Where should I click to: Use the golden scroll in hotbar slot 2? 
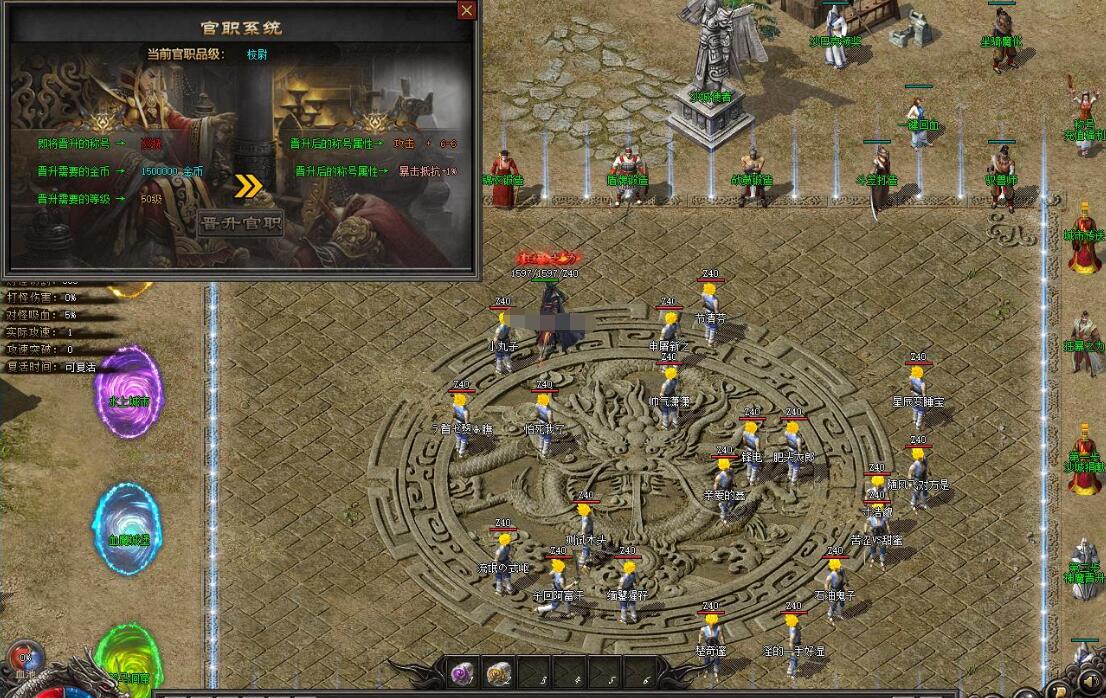click(x=497, y=673)
